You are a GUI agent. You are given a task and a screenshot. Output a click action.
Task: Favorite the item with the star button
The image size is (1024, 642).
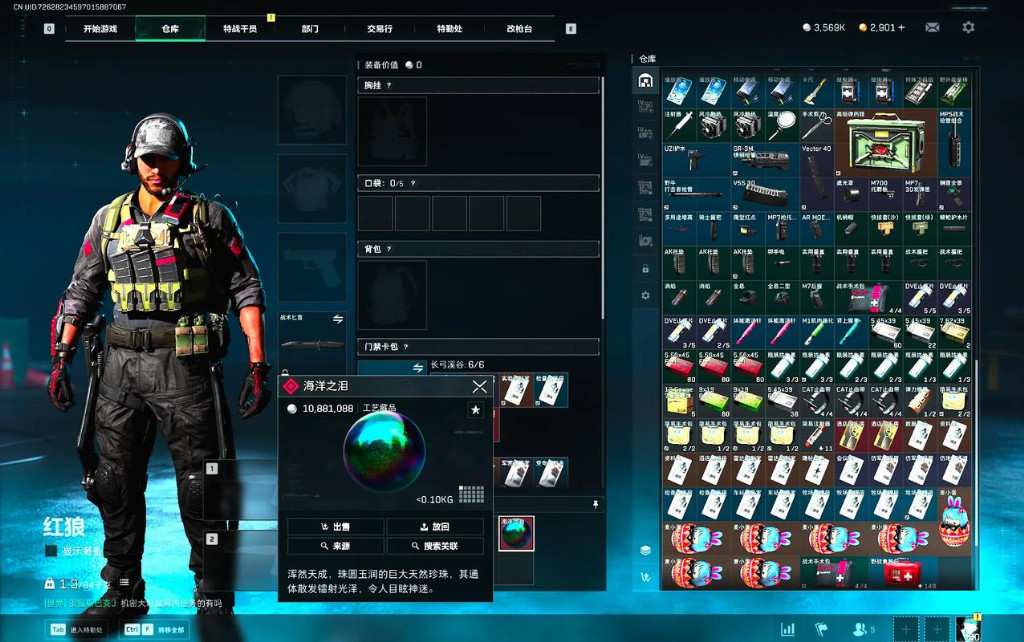click(x=475, y=409)
